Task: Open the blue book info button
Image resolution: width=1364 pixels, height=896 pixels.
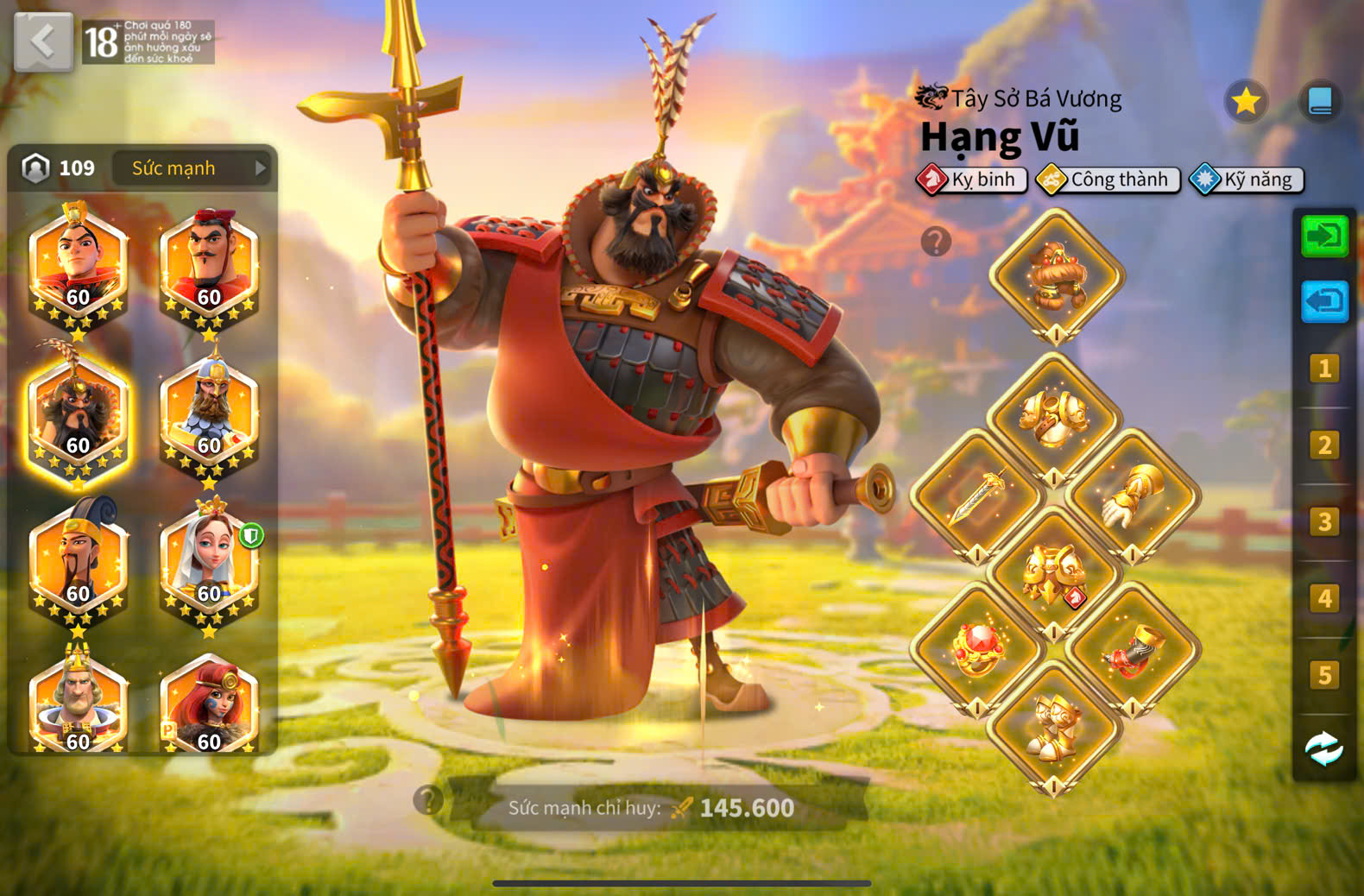Action: pyautogui.click(x=1320, y=102)
